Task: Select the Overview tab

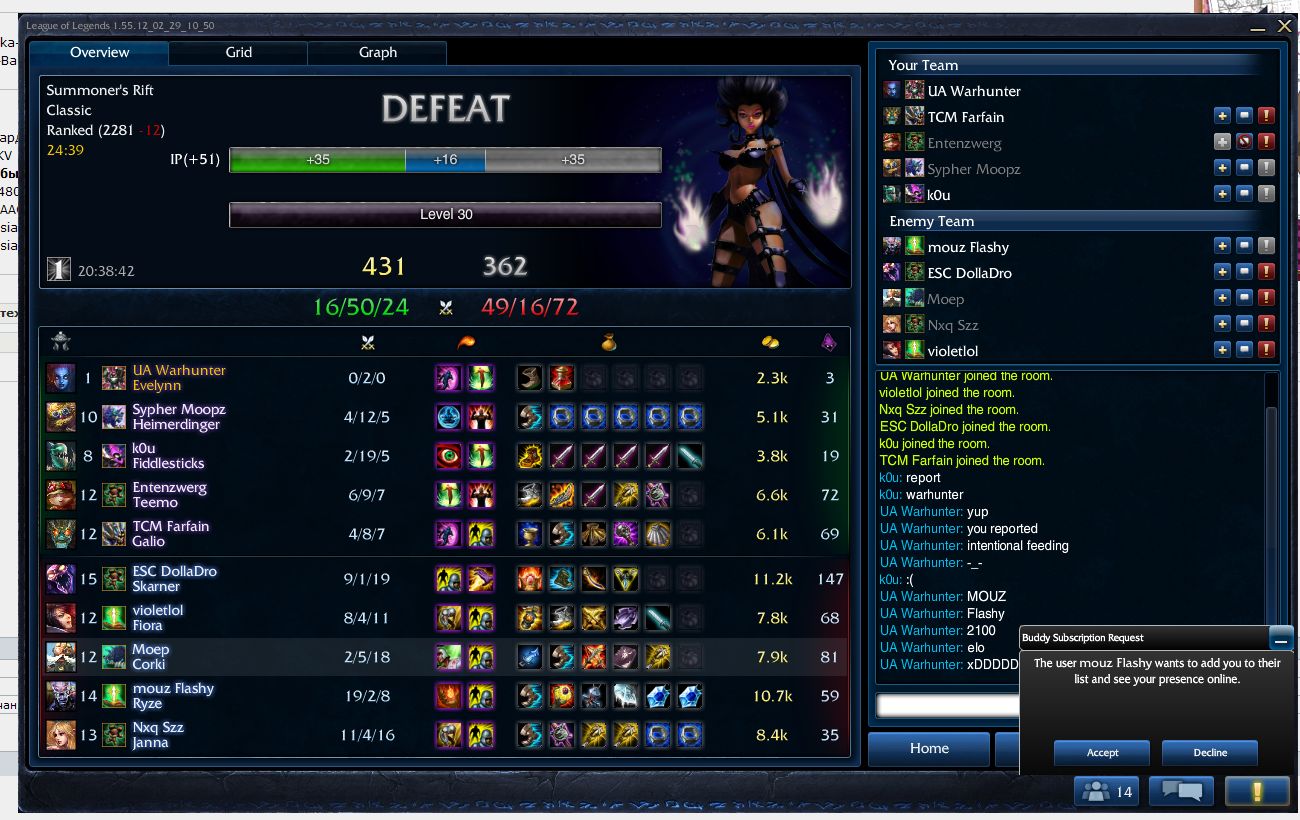Action: [x=99, y=53]
